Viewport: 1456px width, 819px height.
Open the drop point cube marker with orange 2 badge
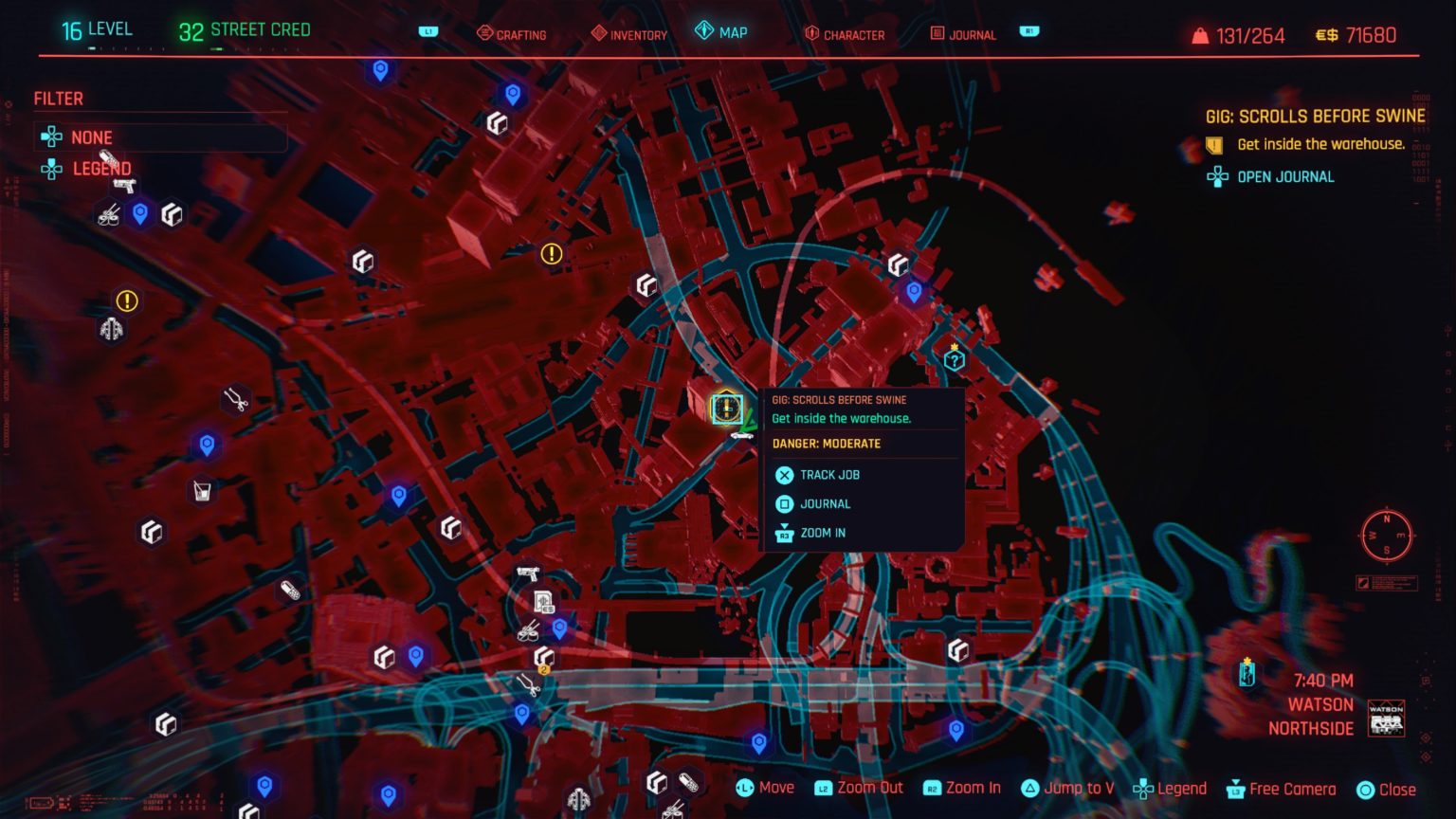542,655
